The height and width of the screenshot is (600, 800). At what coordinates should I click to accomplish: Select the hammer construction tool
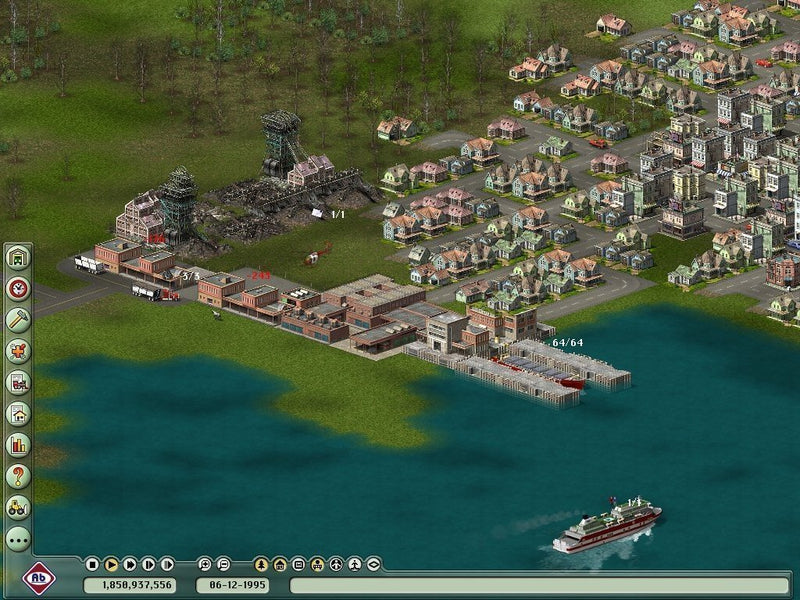[18, 320]
